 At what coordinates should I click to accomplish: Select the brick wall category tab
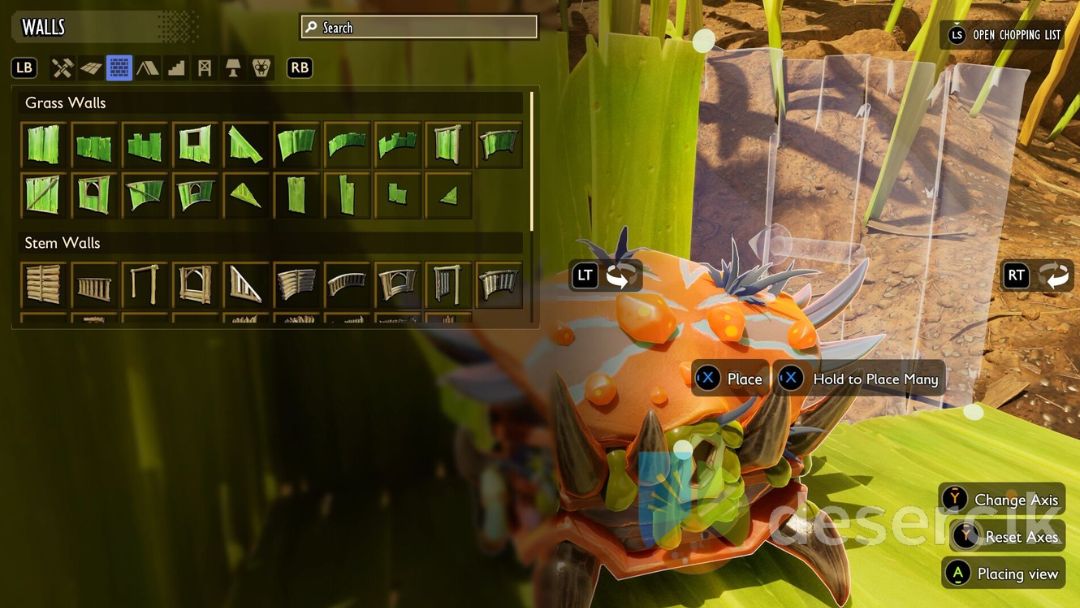[x=119, y=68]
